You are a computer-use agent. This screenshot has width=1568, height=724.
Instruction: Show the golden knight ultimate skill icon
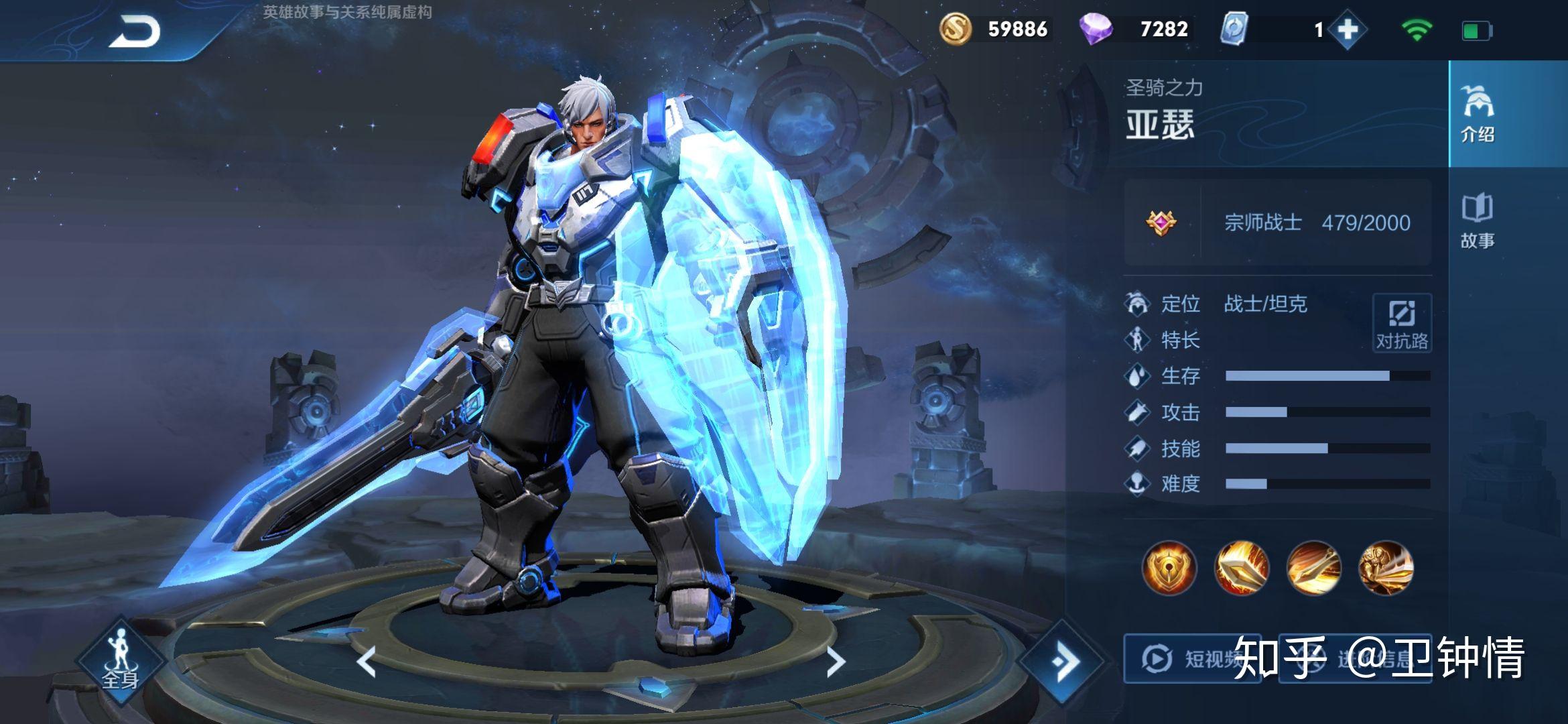pos(1386,568)
